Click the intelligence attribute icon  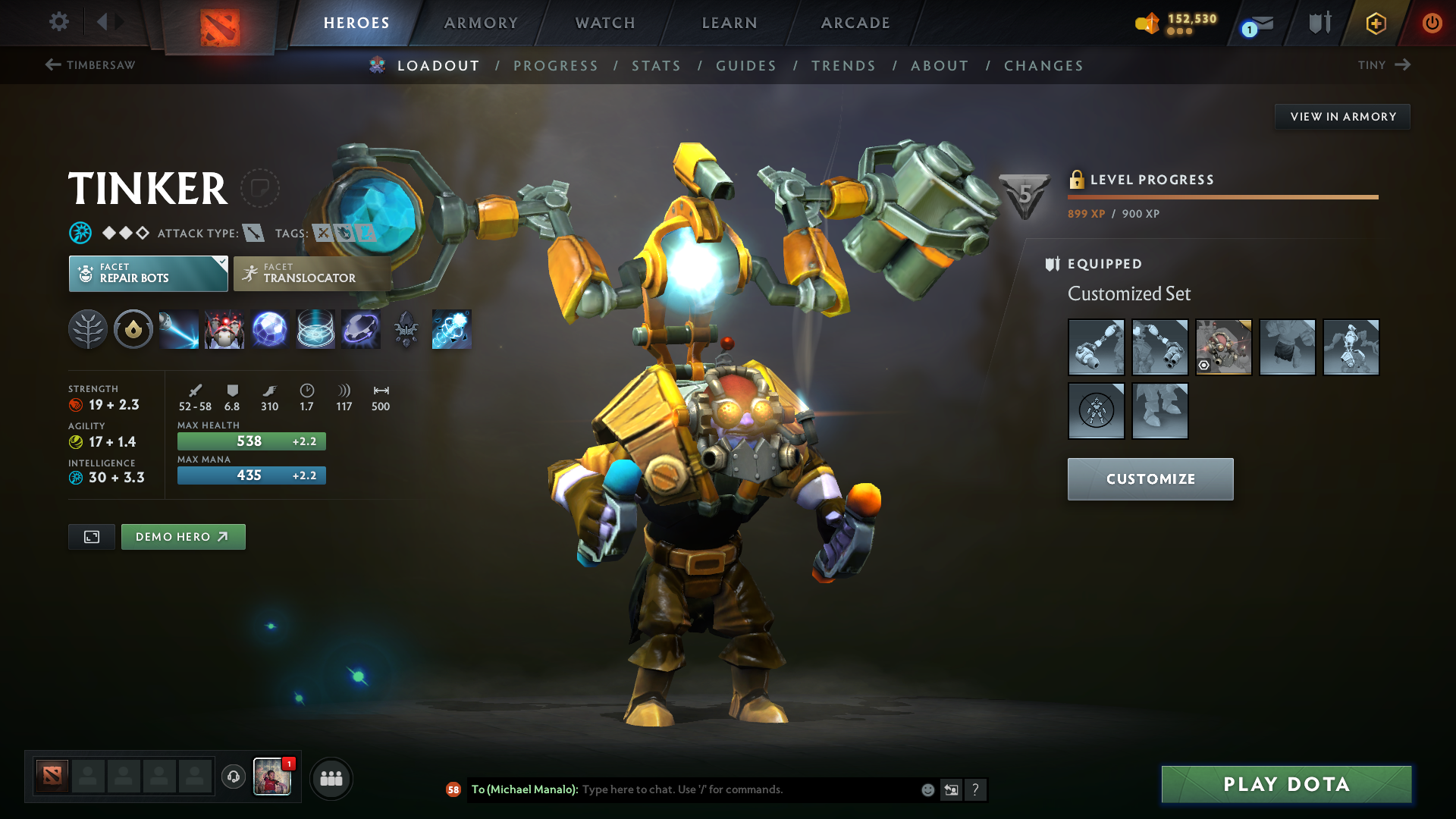[x=75, y=478]
